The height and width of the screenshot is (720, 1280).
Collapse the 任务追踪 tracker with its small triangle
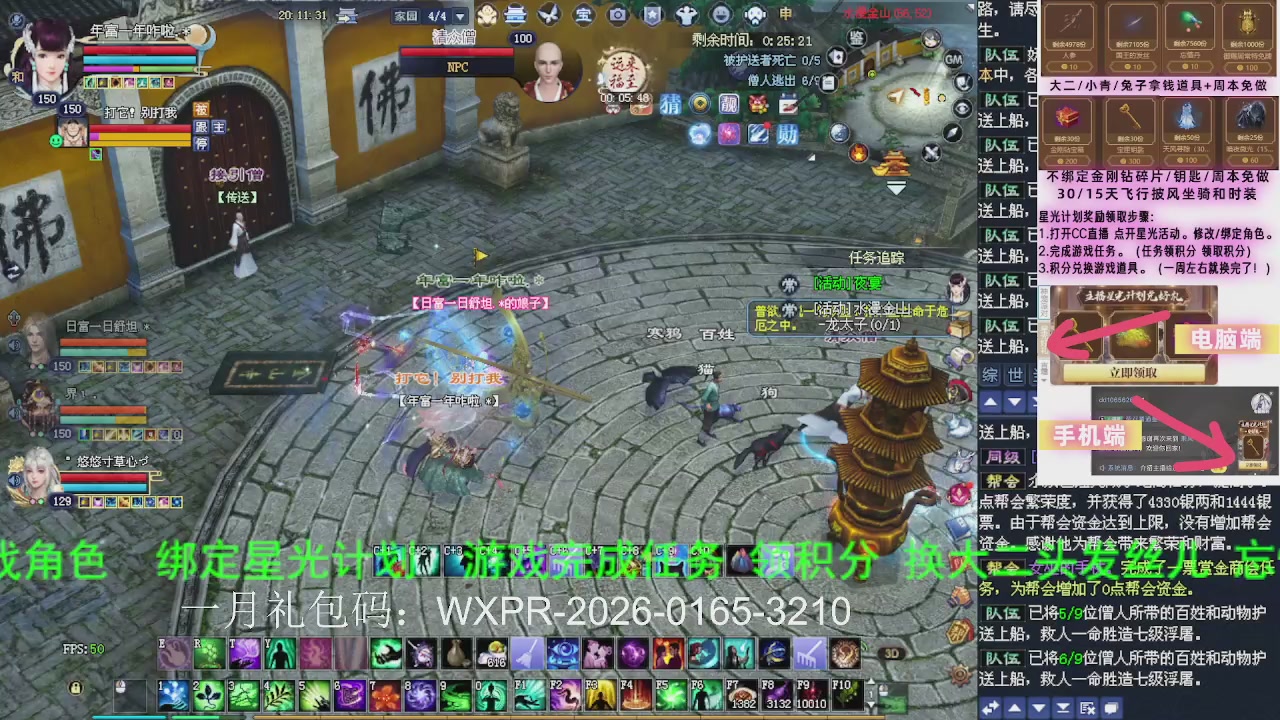pyautogui.click(x=955, y=258)
